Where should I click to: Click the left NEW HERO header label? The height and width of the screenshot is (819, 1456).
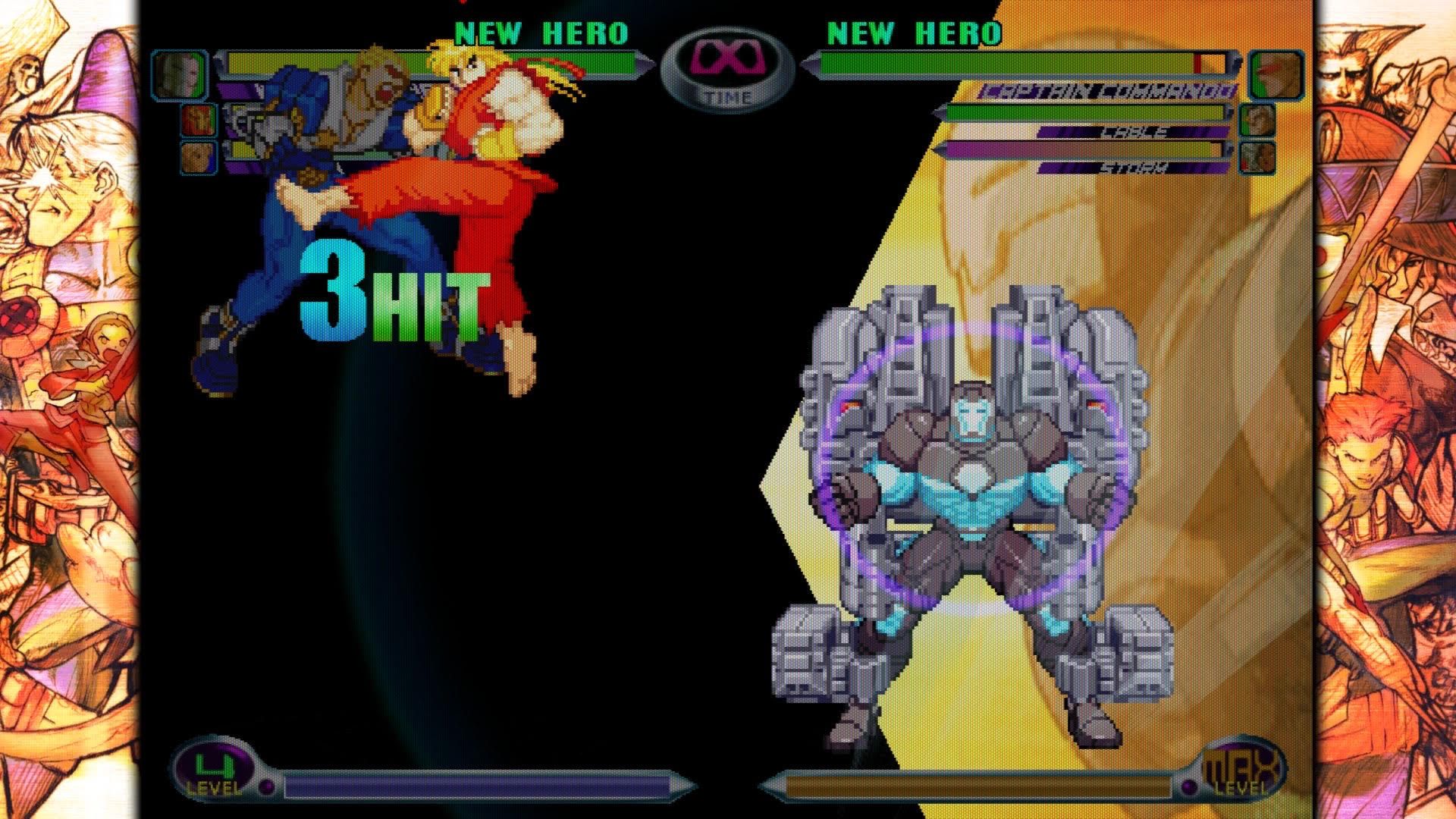[540, 33]
